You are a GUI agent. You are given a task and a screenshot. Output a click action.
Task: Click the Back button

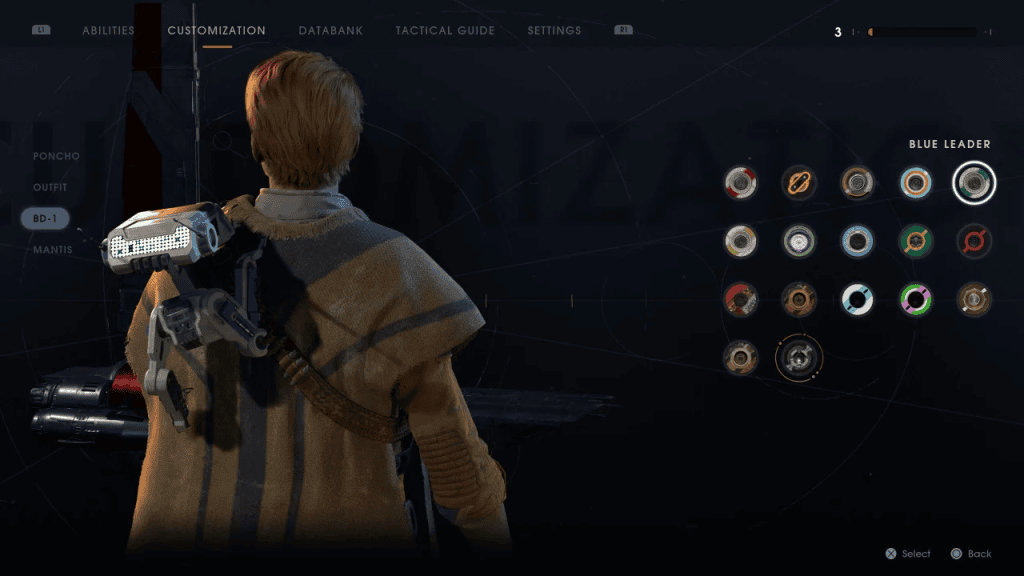970,554
